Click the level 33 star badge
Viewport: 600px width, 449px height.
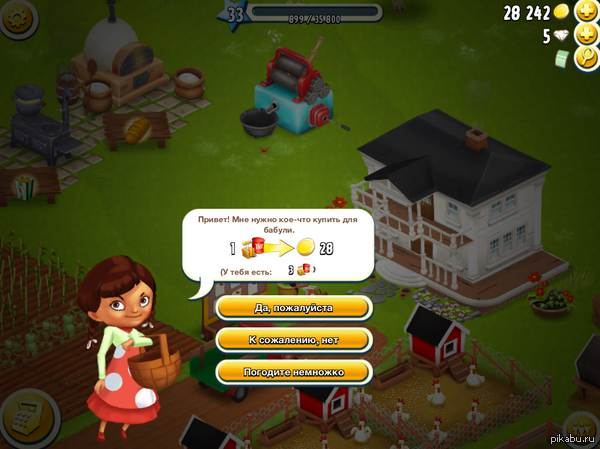(x=236, y=14)
